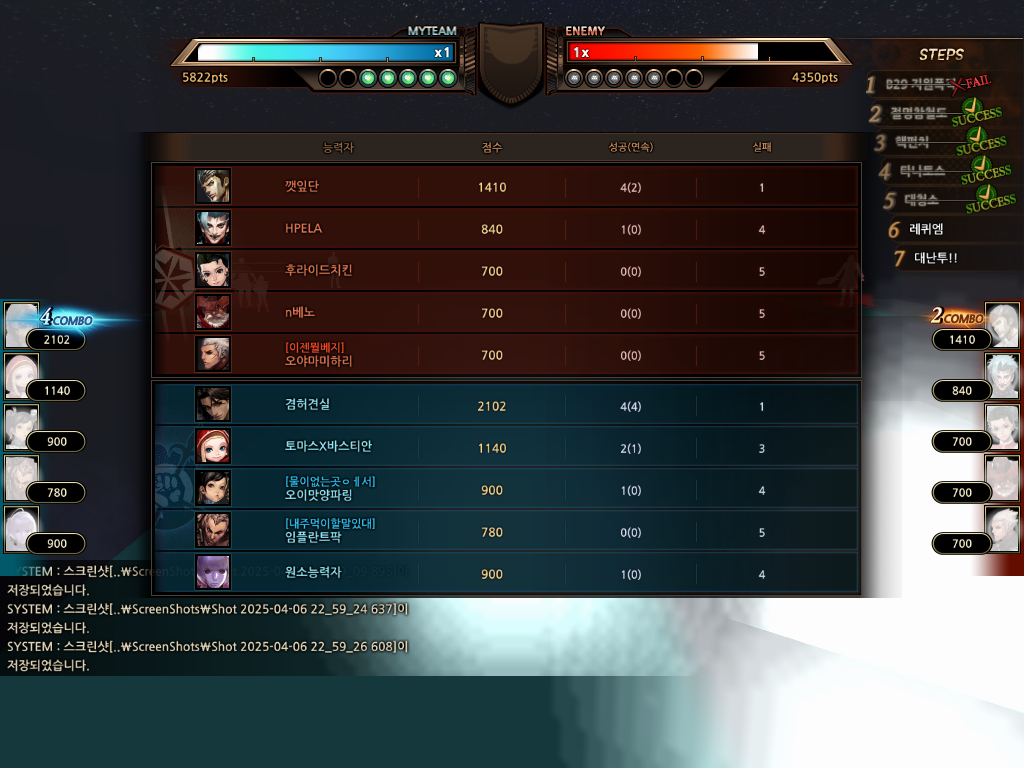
Task: Choose the 토마스X바스티안 row
Action: tap(505, 447)
